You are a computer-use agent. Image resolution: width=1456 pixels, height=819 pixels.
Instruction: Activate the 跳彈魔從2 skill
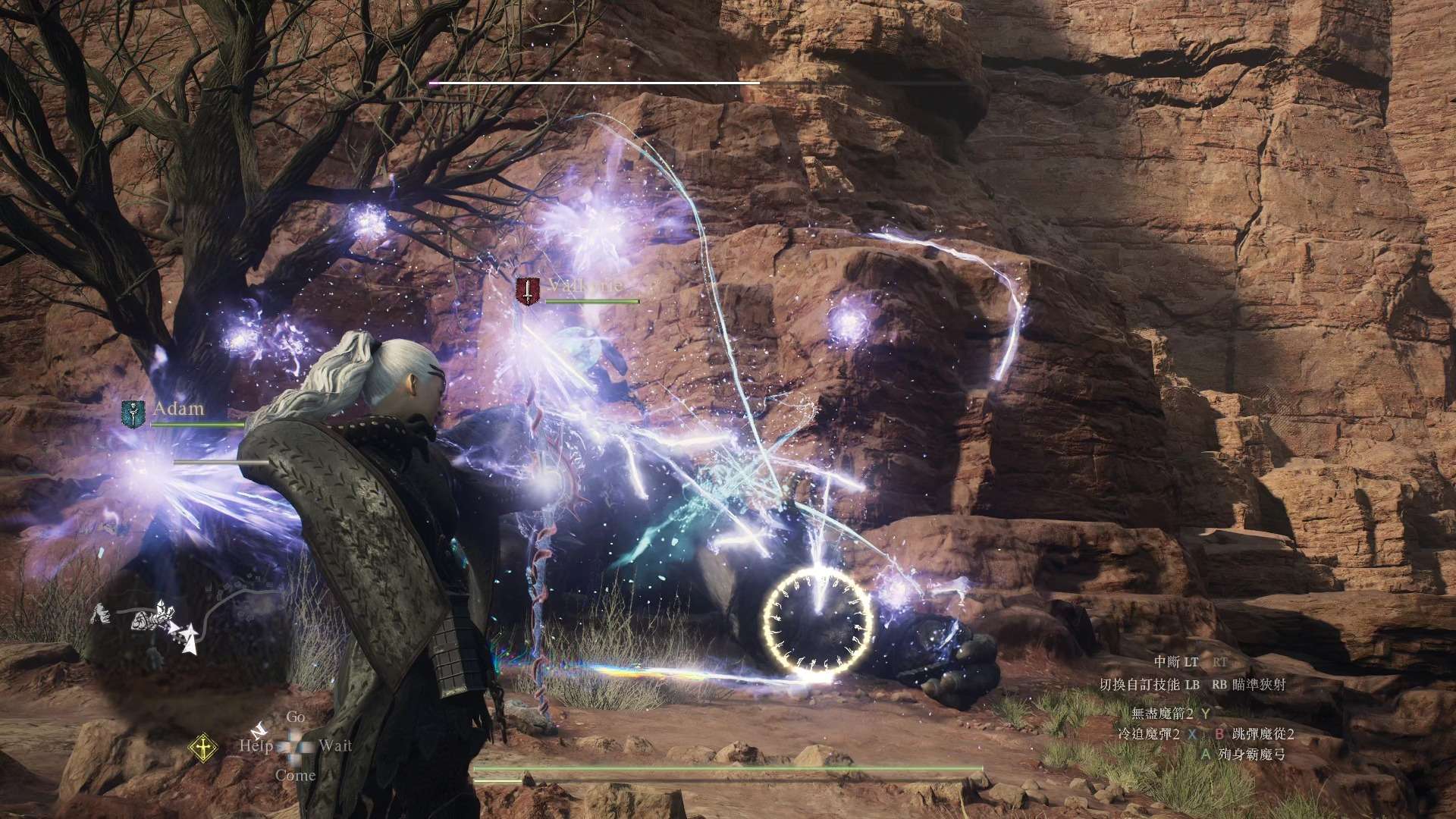pyautogui.click(x=1263, y=734)
